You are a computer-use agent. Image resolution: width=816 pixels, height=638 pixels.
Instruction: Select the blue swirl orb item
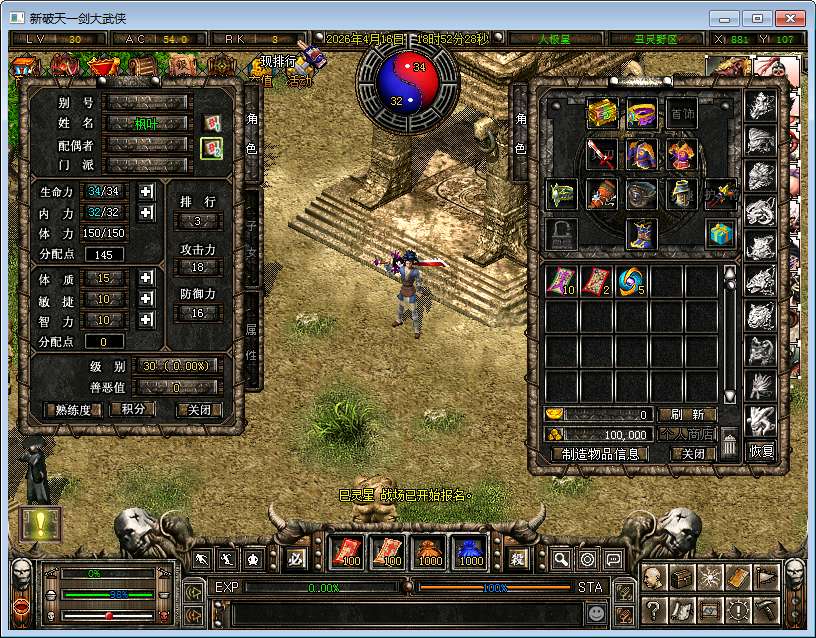click(632, 282)
